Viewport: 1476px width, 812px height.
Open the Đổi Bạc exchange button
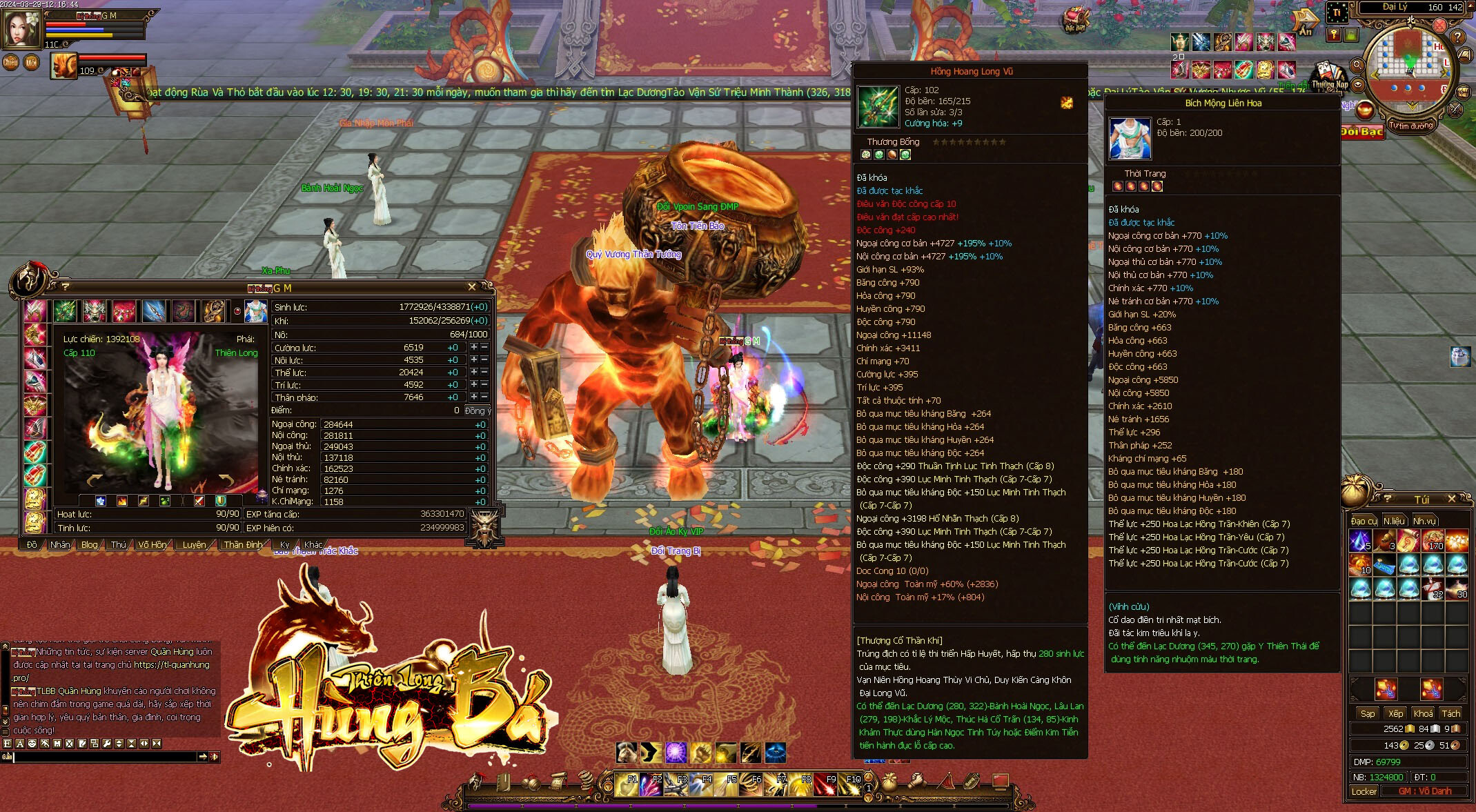[1362, 131]
